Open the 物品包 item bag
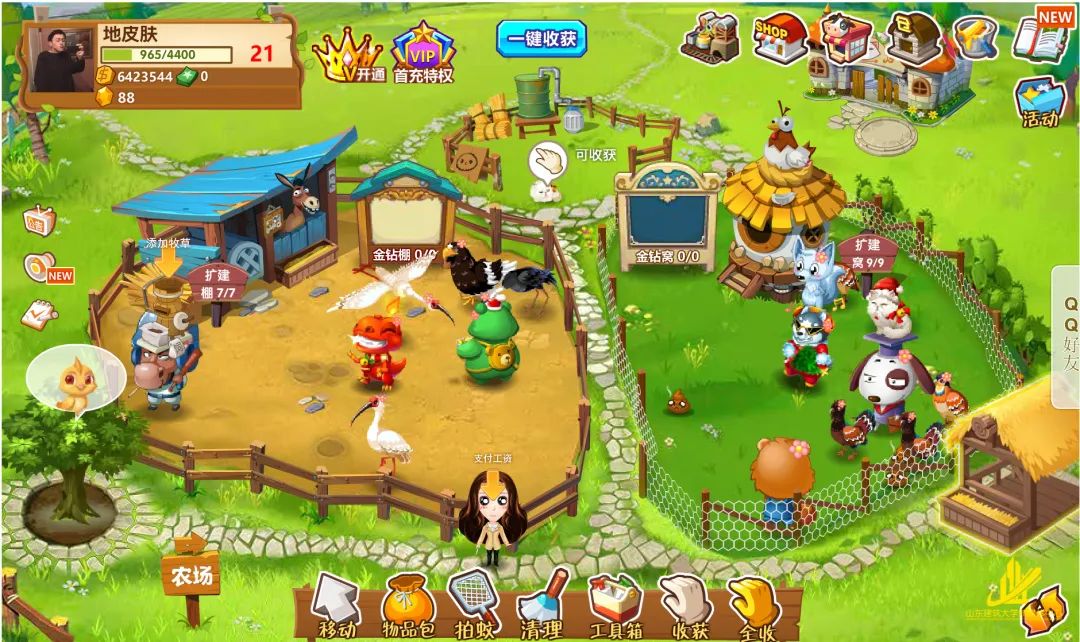The height and width of the screenshot is (642, 1080). [x=408, y=605]
